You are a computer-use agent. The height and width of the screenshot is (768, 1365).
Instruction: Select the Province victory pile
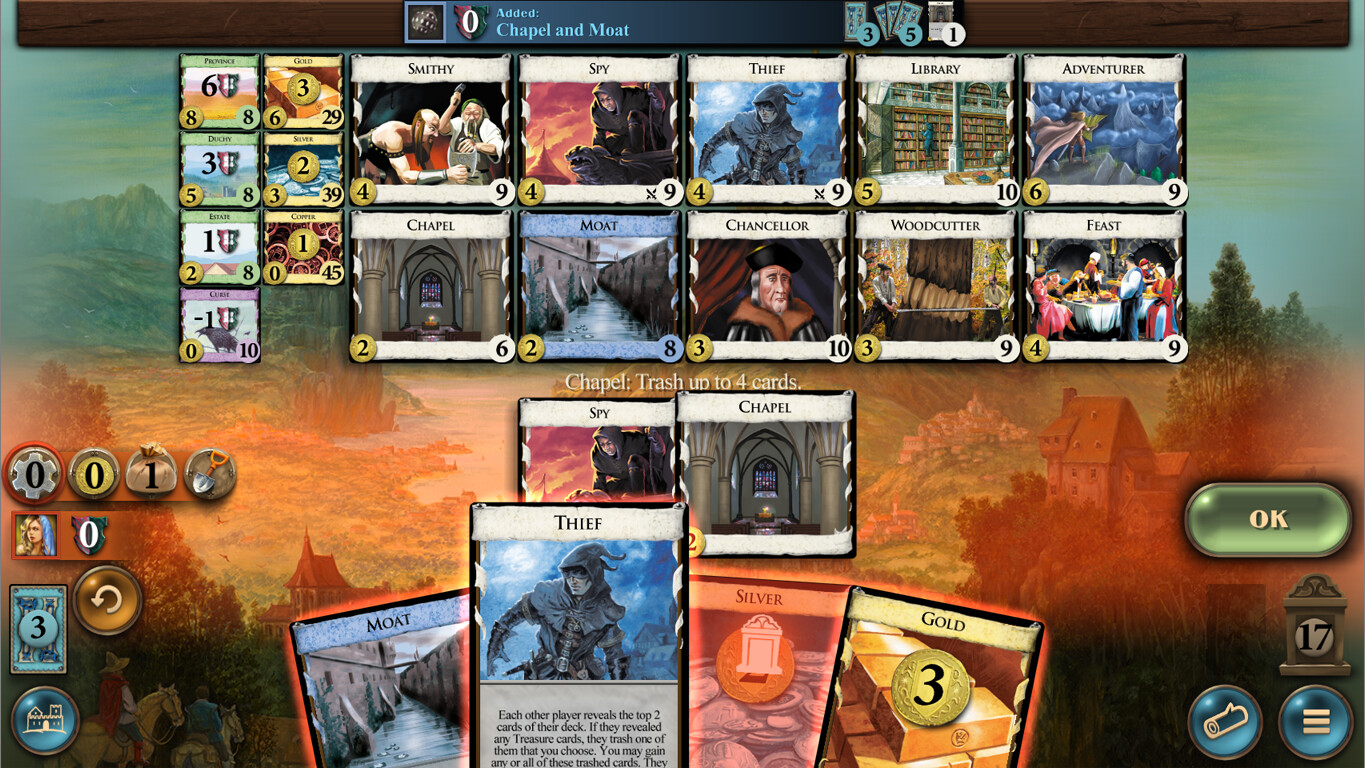coord(219,96)
